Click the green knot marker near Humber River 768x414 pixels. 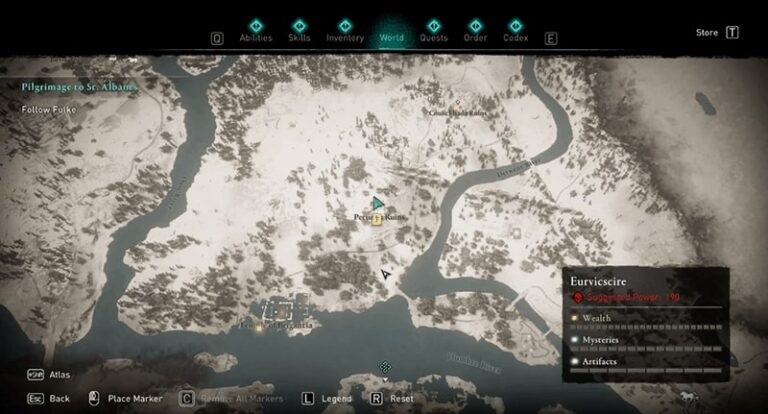click(x=384, y=367)
